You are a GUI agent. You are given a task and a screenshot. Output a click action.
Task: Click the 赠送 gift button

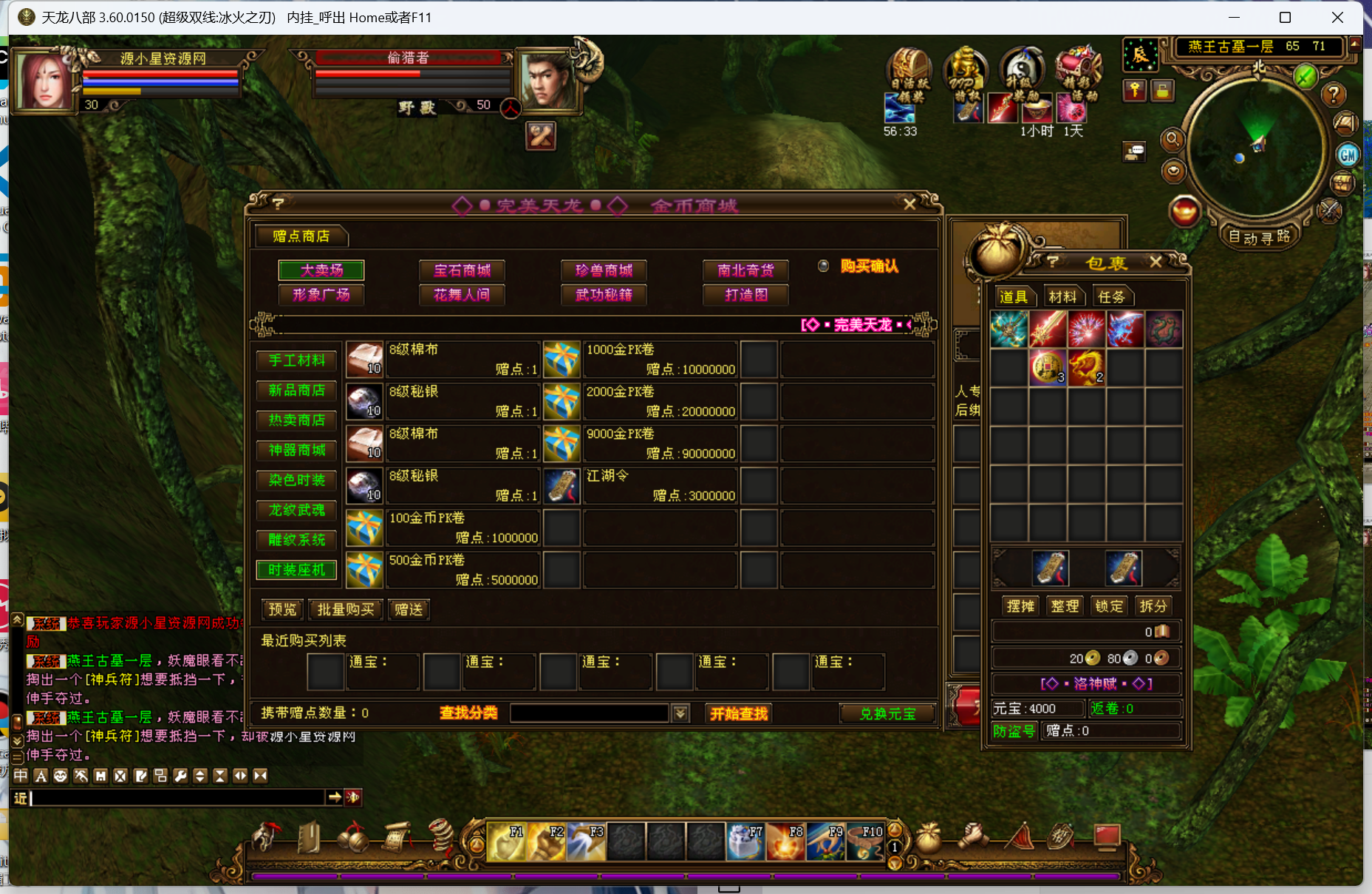pyautogui.click(x=409, y=610)
